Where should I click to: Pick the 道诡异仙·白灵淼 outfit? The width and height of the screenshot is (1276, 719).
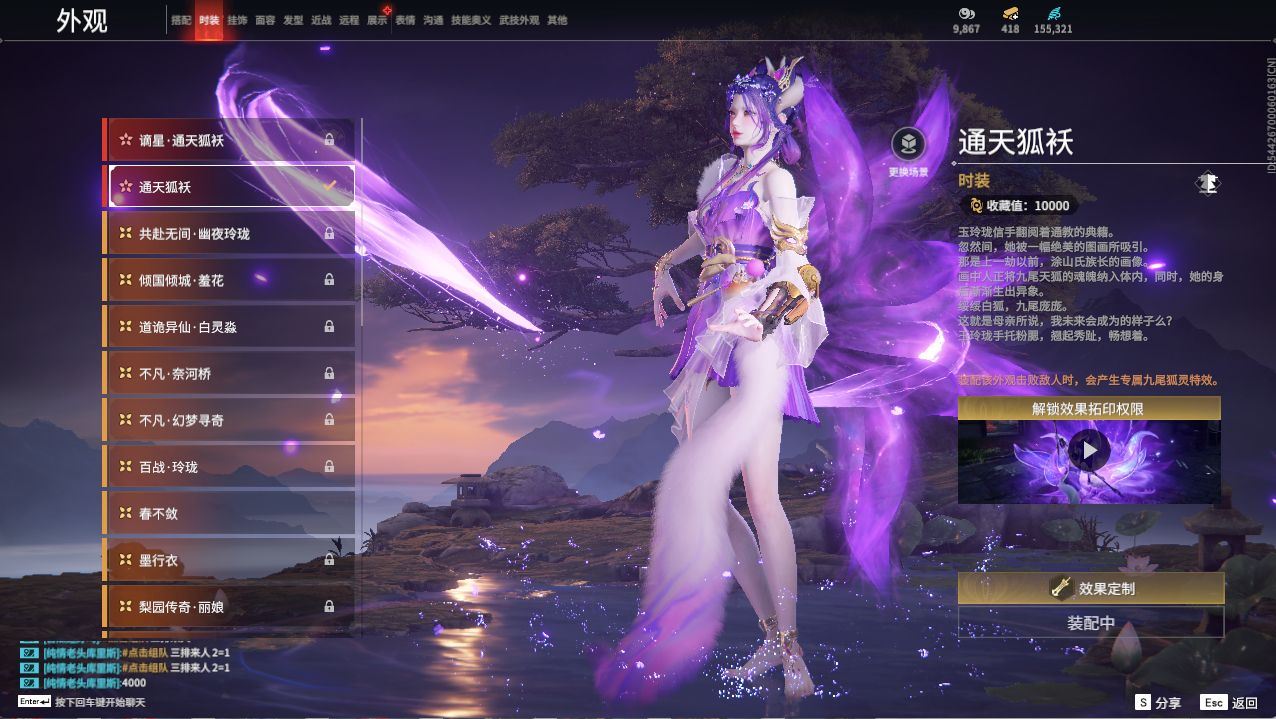230,327
